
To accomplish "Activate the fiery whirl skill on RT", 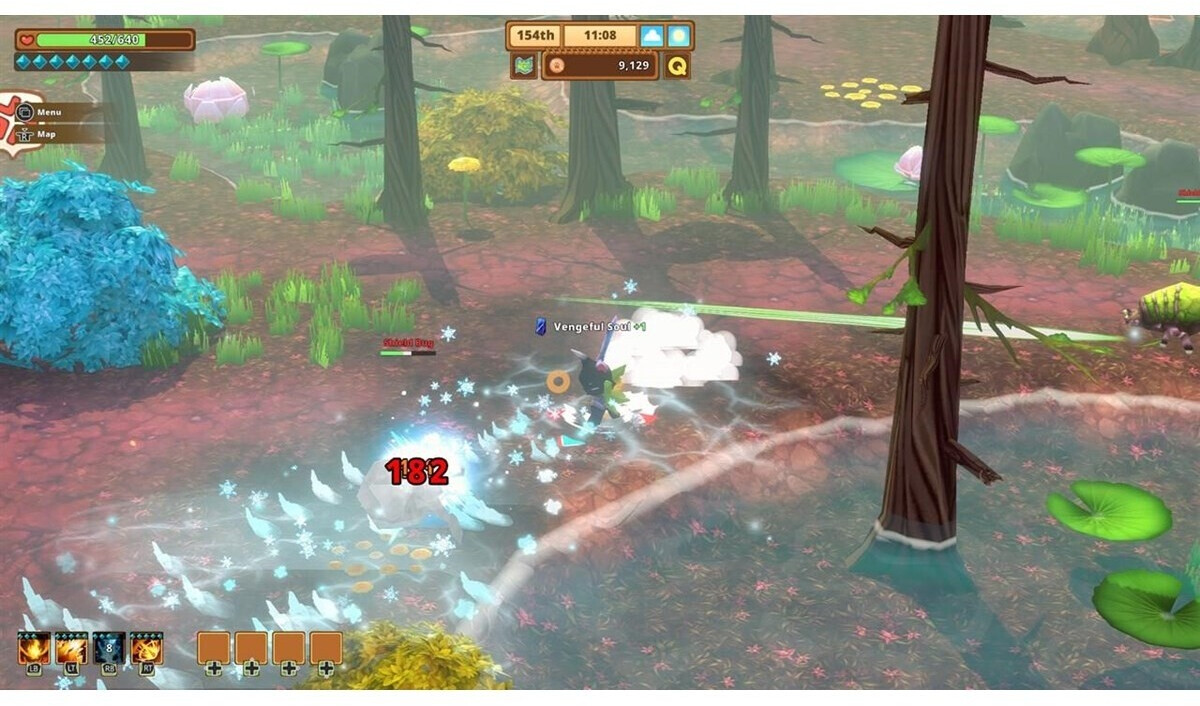I will [146, 648].
